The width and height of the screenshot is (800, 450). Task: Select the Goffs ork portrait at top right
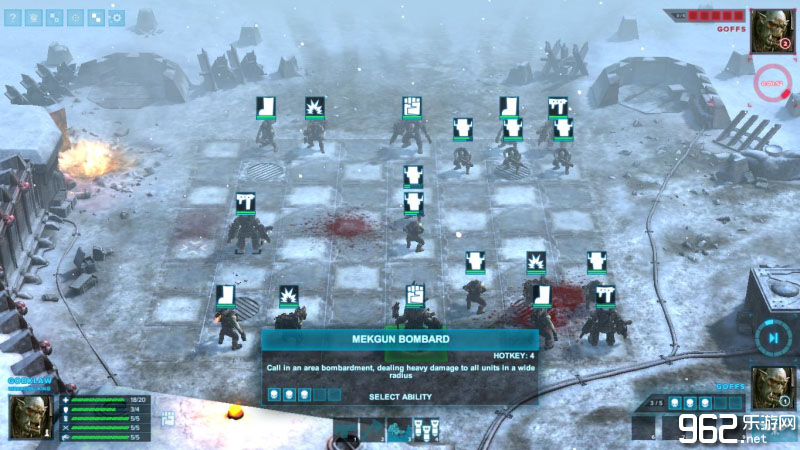click(x=772, y=28)
